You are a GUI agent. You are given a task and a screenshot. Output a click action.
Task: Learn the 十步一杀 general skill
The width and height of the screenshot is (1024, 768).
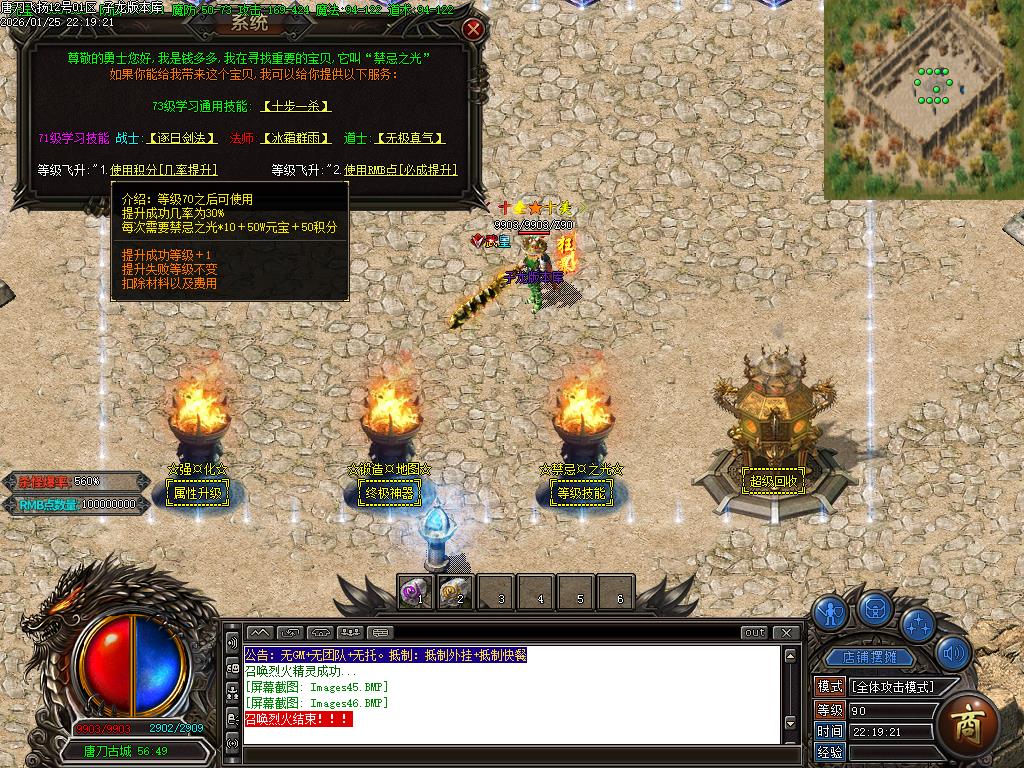pyautogui.click(x=296, y=106)
